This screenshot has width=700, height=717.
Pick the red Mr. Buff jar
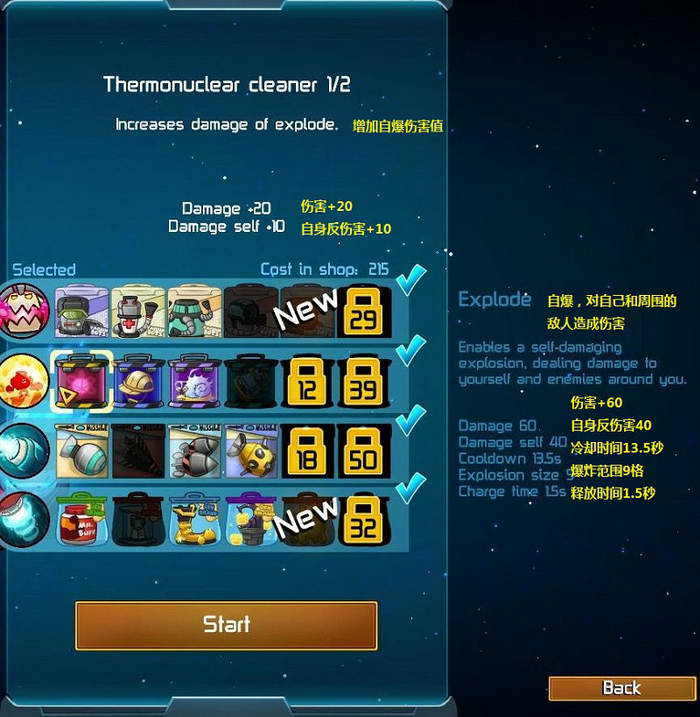[x=81, y=518]
